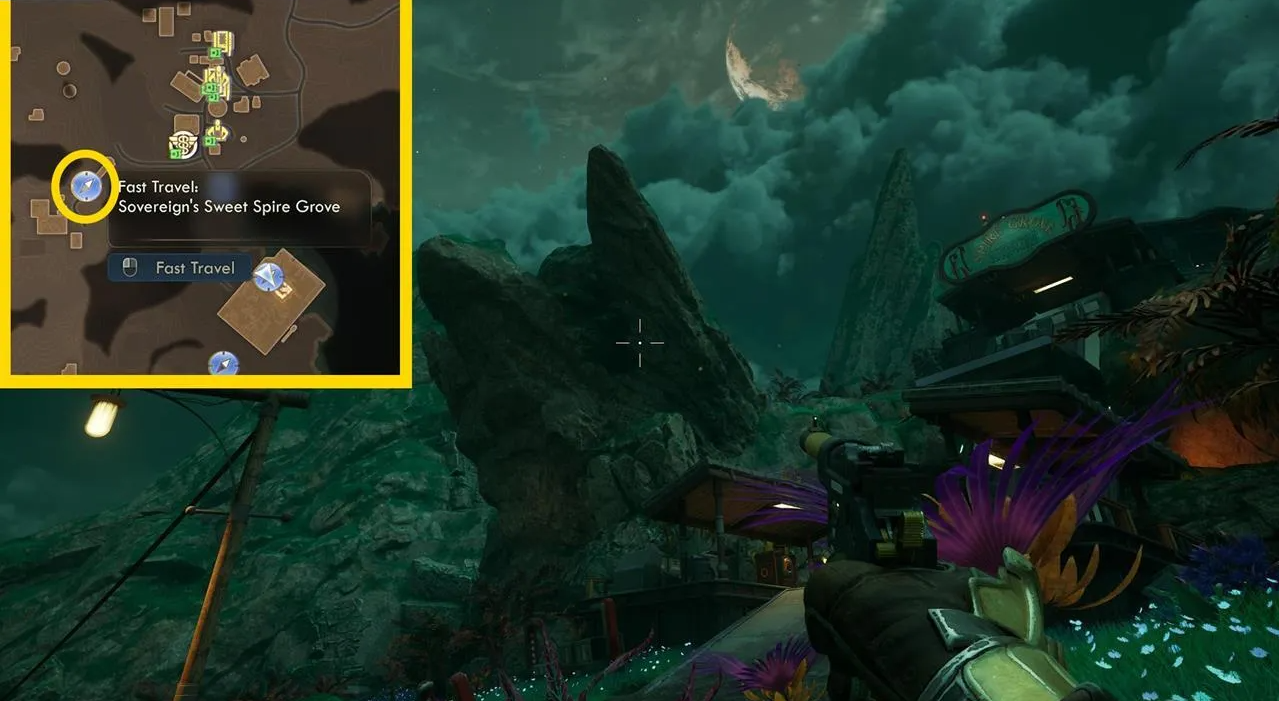Select the yellow-circled Sweet Spire Grove fast travel marker
The image size is (1279, 701).
pos(83,186)
